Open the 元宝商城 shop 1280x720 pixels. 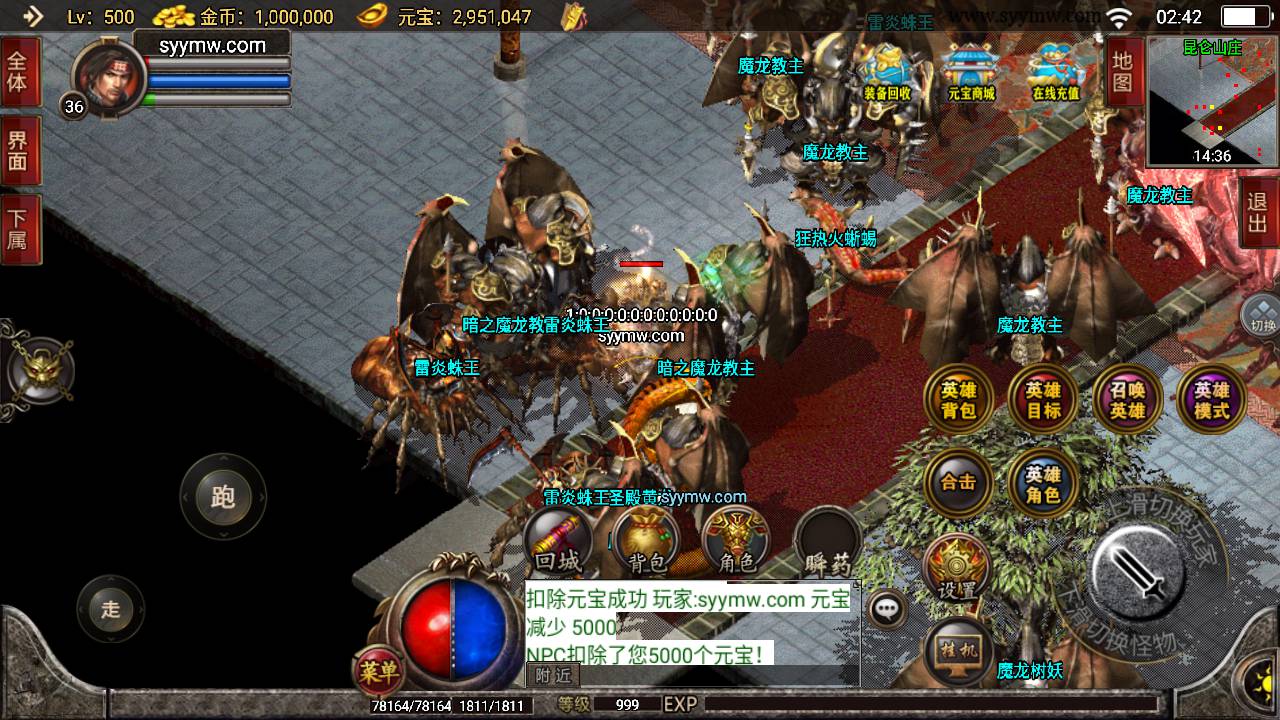click(971, 71)
